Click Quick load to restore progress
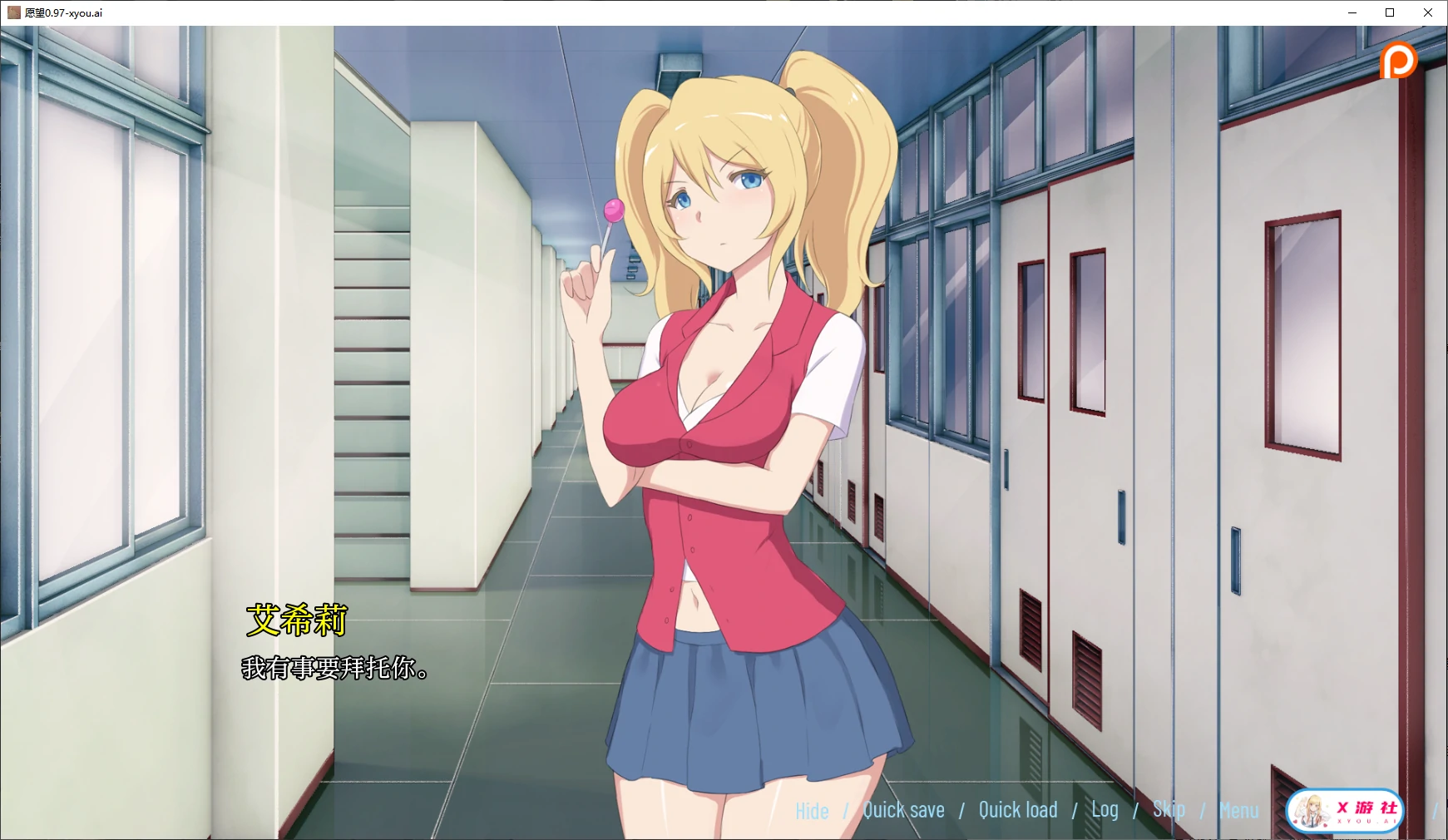Viewport: 1448px width, 840px height. pos(1018,809)
